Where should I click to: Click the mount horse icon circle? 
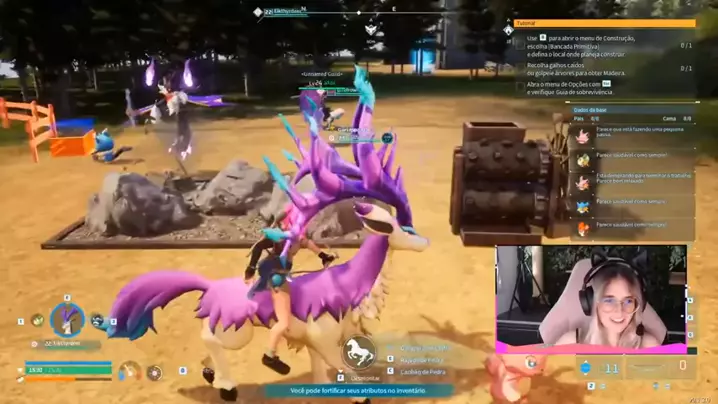click(x=357, y=351)
